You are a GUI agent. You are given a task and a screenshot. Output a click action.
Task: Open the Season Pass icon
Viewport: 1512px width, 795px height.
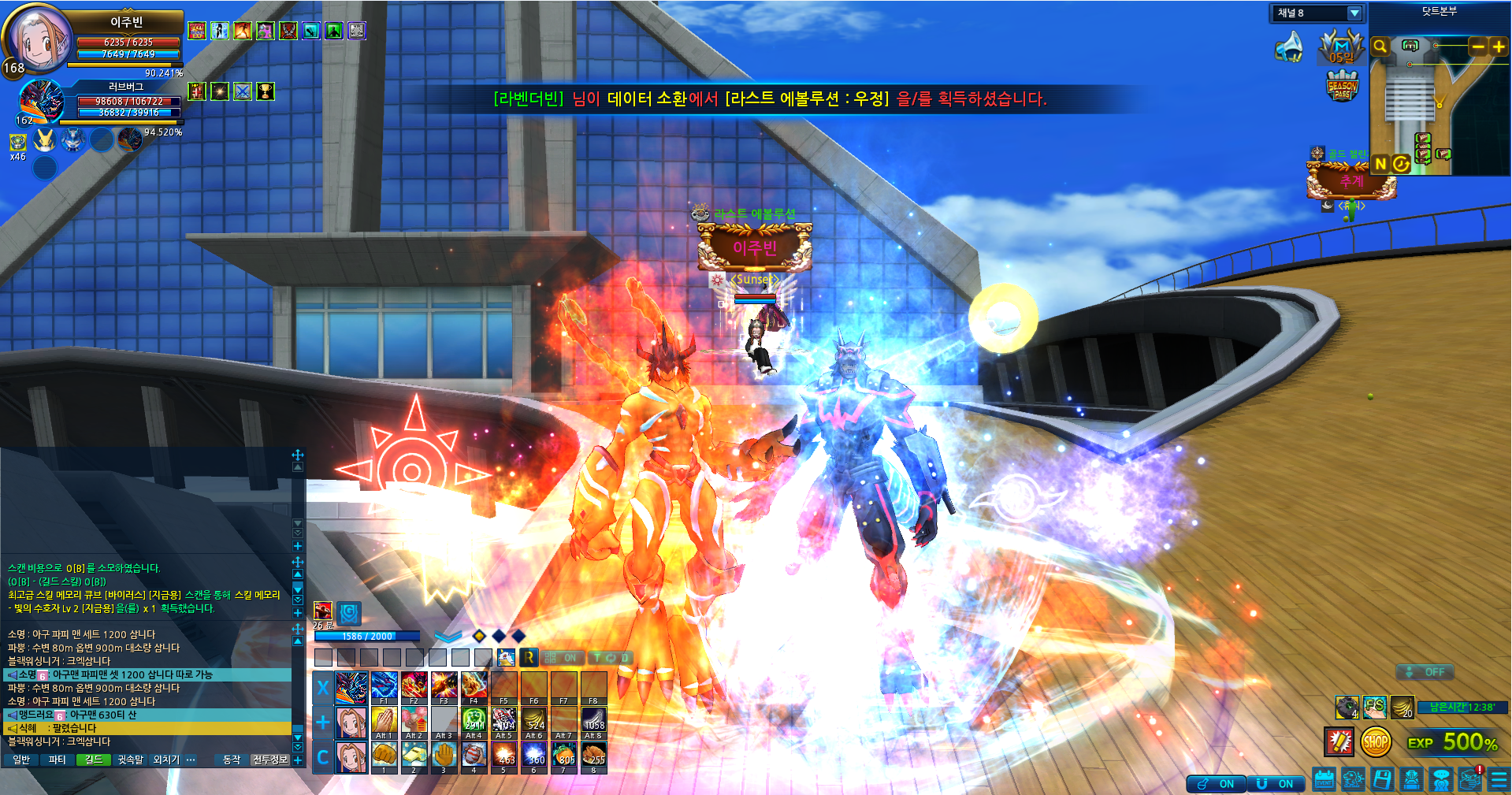click(1342, 86)
